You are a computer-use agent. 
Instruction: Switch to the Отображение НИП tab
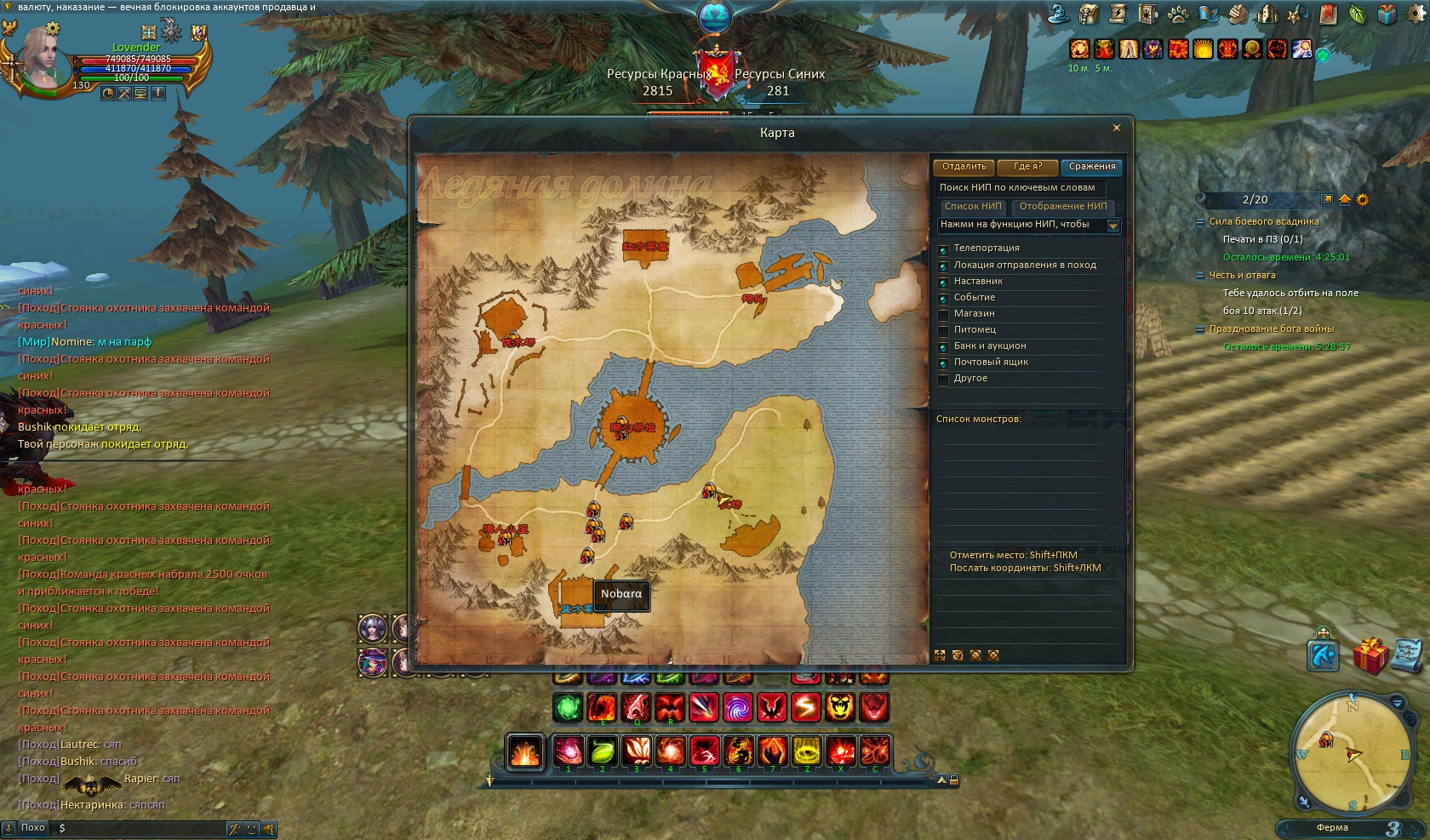pyautogui.click(x=1063, y=207)
